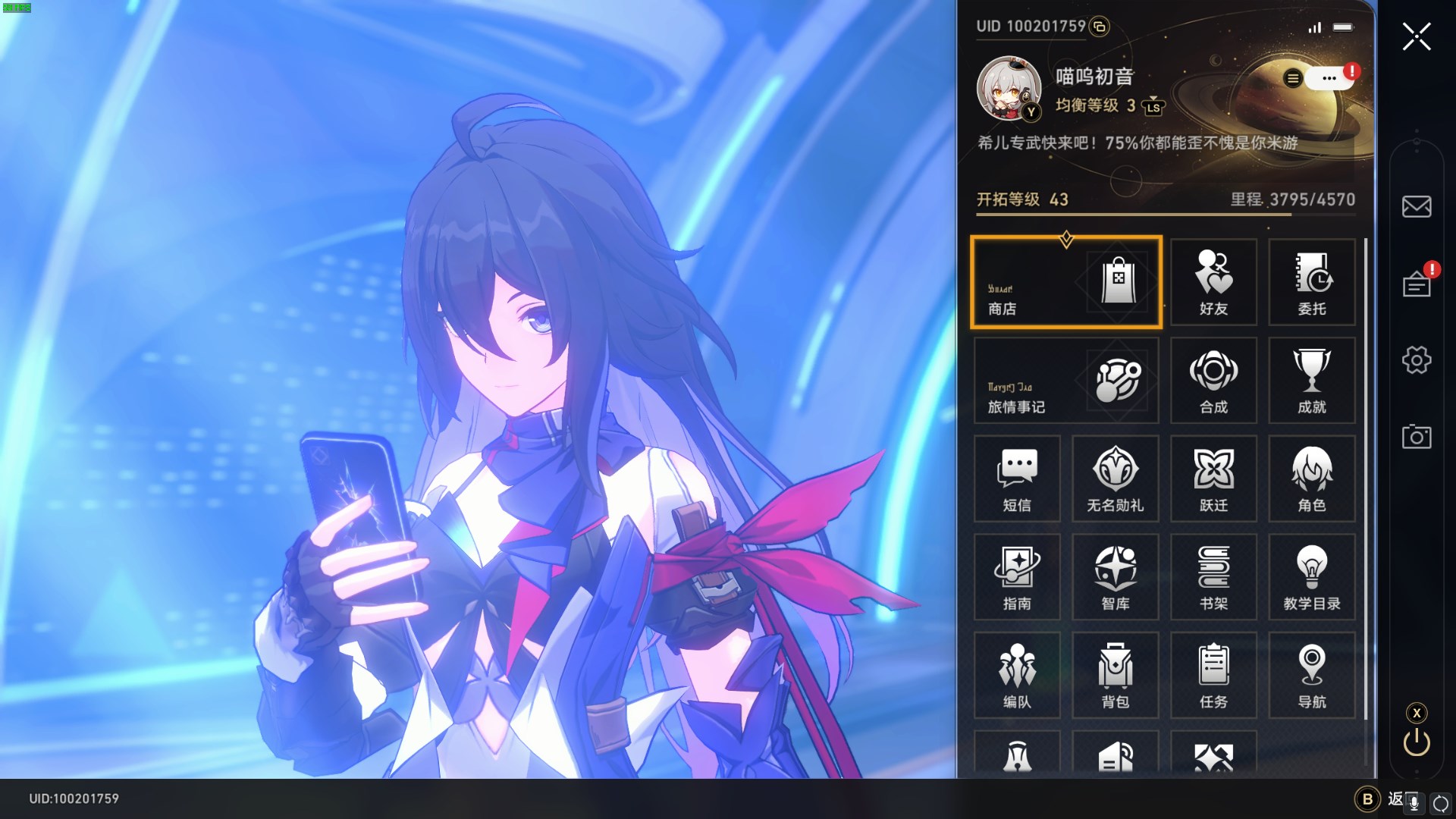Select the 委托 assignments tile
The image size is (1456, 819).
[1312, 283]
